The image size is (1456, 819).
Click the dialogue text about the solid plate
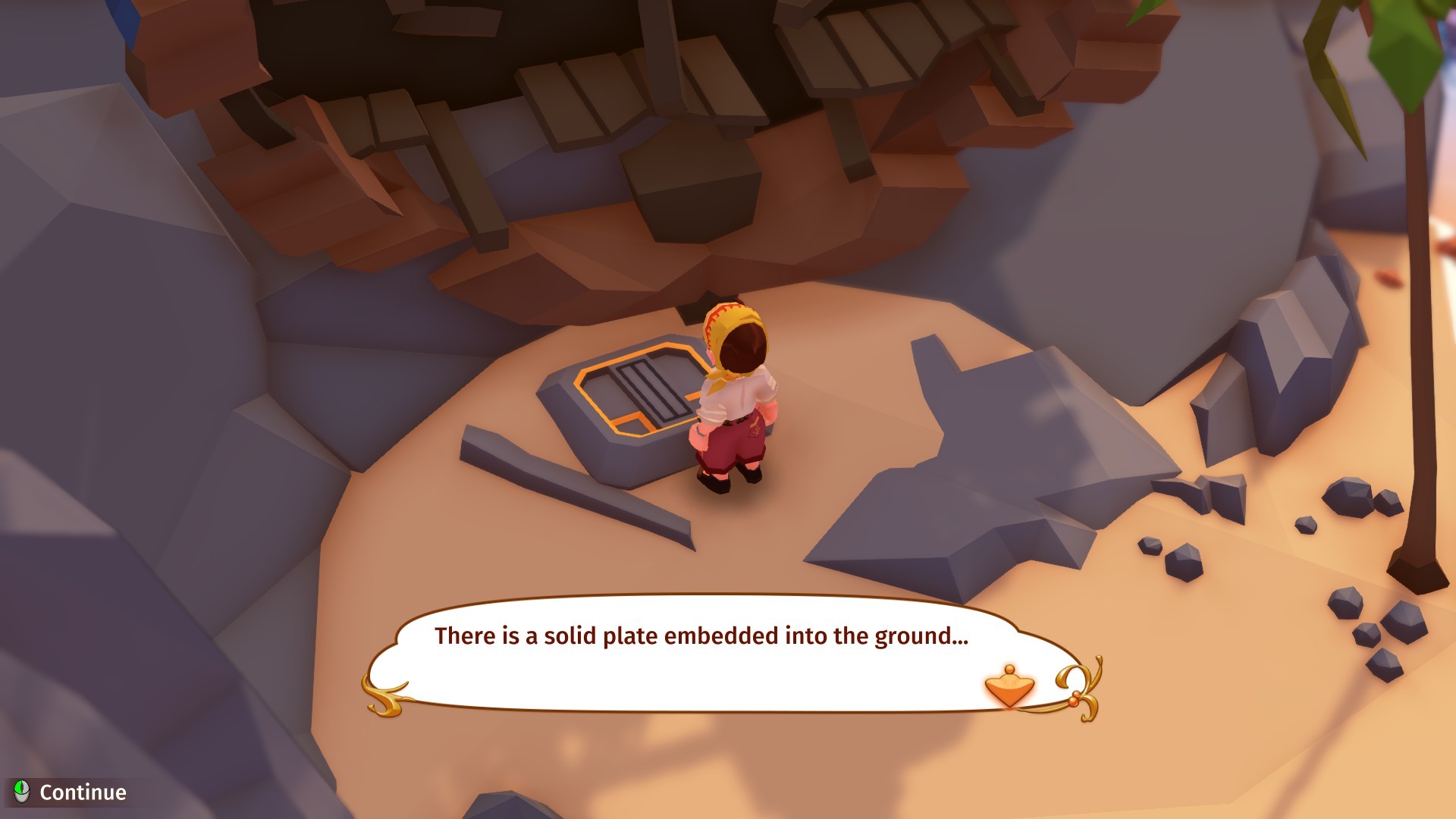701,637
